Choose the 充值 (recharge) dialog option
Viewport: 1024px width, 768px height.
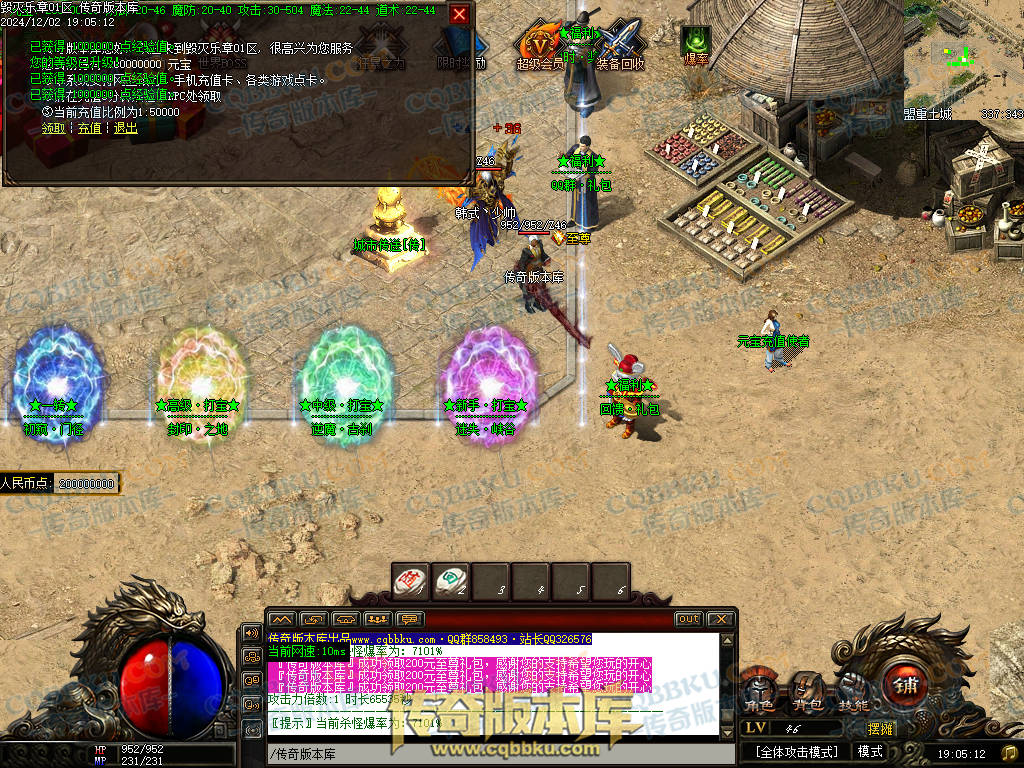coord(90,128)
